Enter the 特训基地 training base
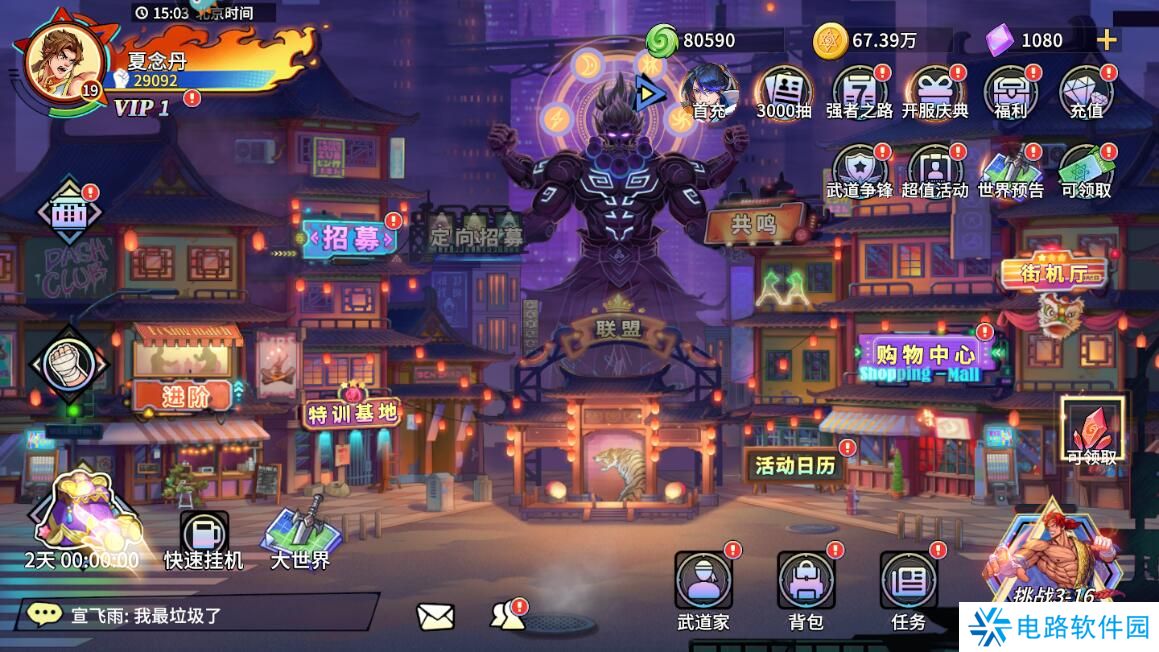Image resolution: width=1159 pixels, height=652 pixels. pyautogui.click(x=352, y=413)
